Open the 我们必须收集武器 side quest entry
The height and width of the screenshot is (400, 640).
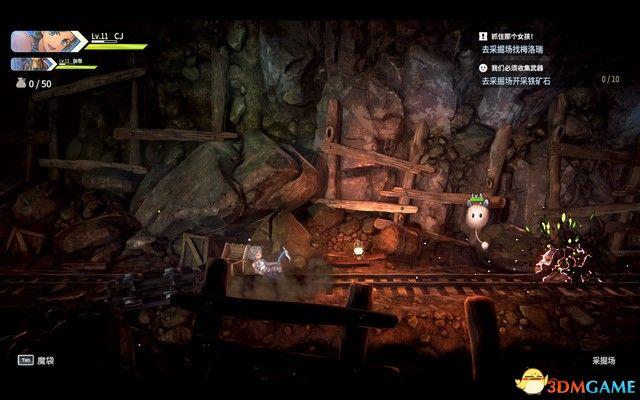tap(520, 68)
